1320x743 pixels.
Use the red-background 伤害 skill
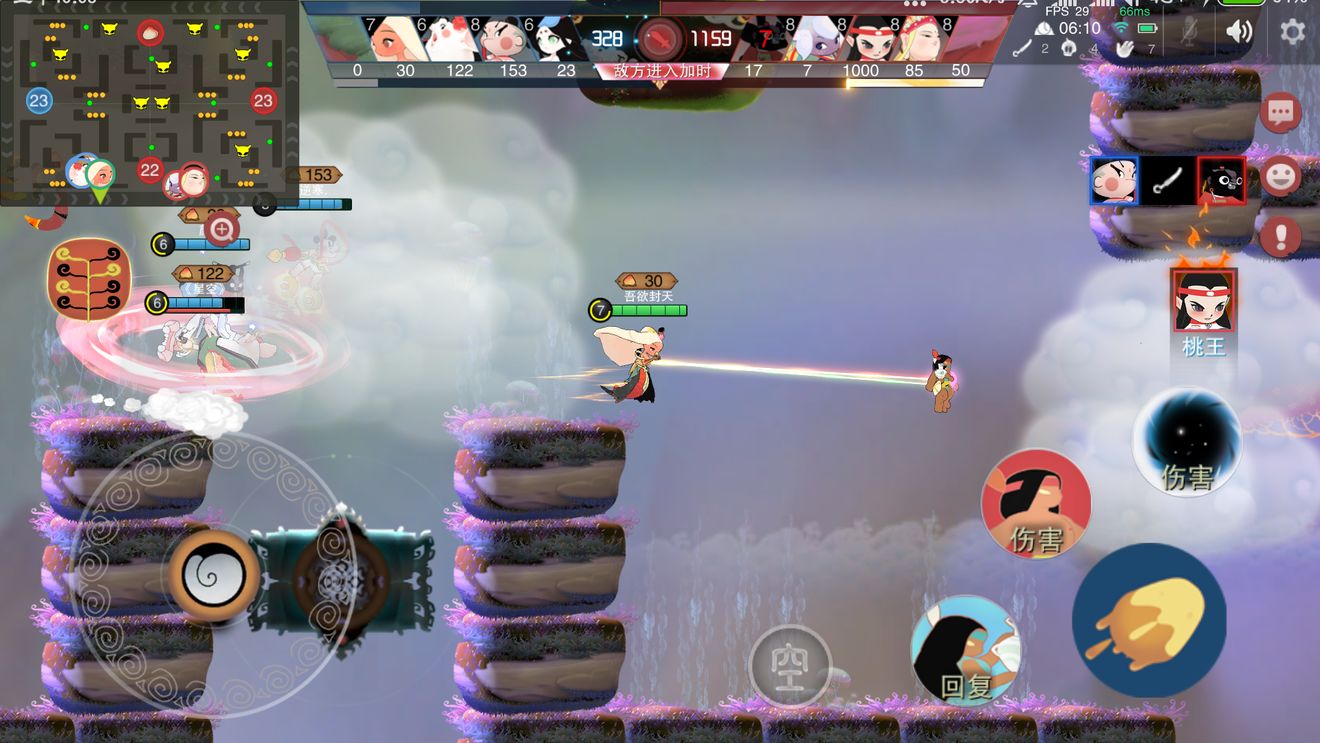tap(1036, 503)
